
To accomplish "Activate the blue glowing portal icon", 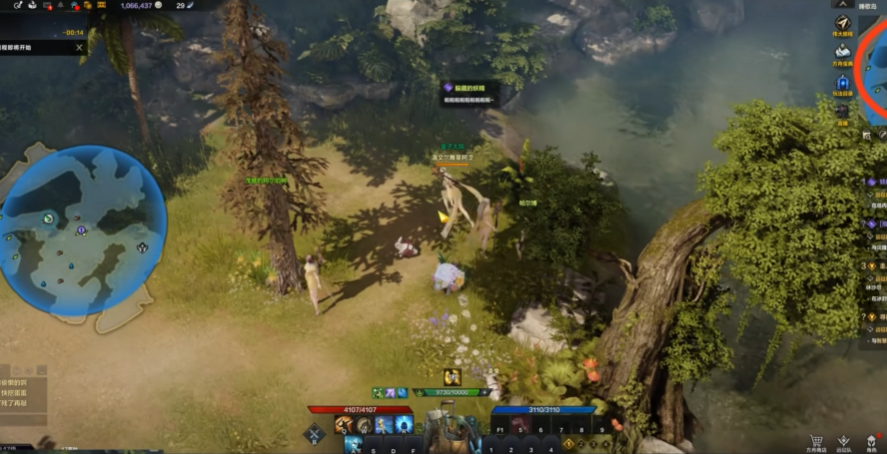I will [x=843, y=82].
